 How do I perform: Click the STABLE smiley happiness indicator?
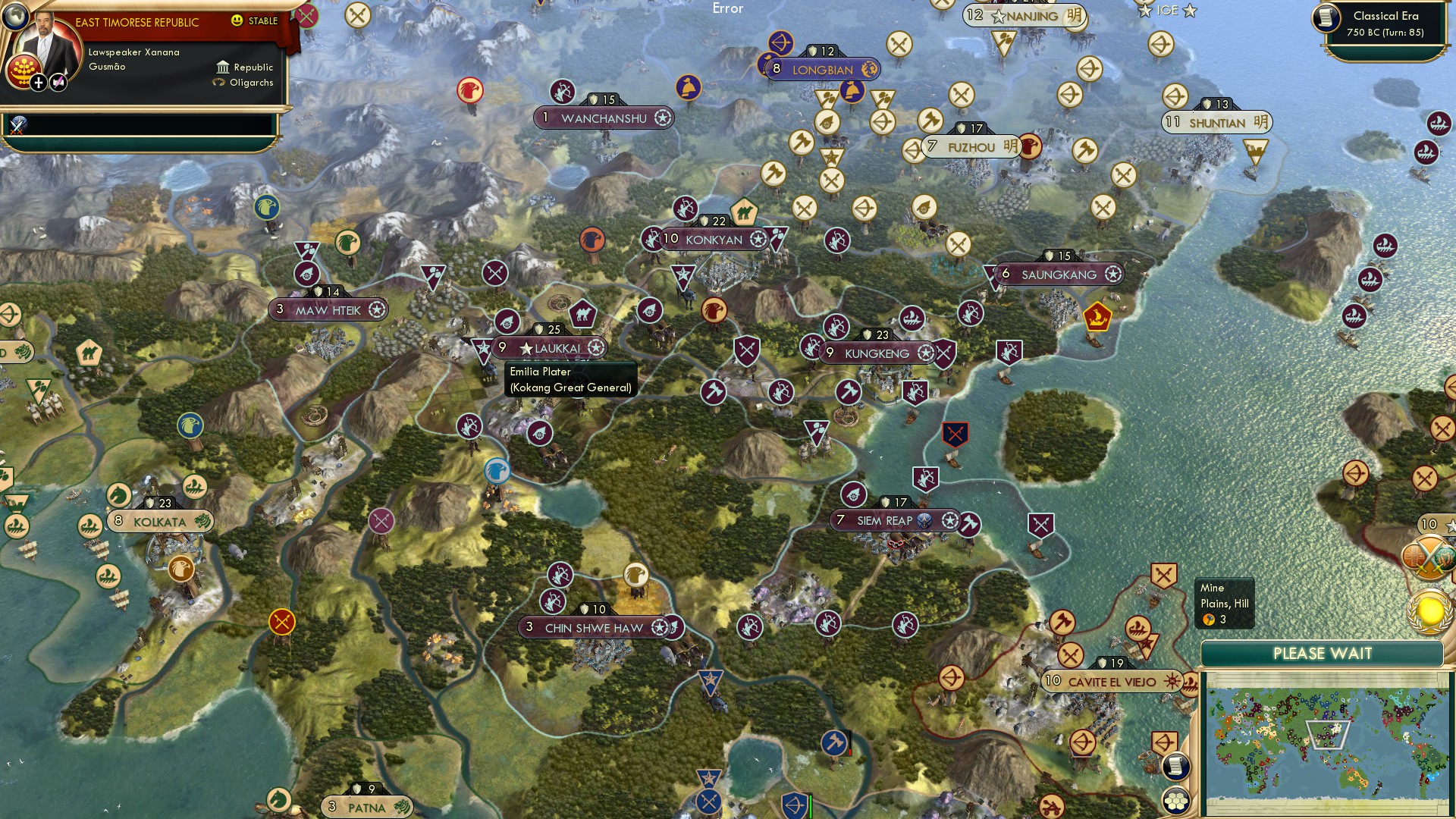237,20
